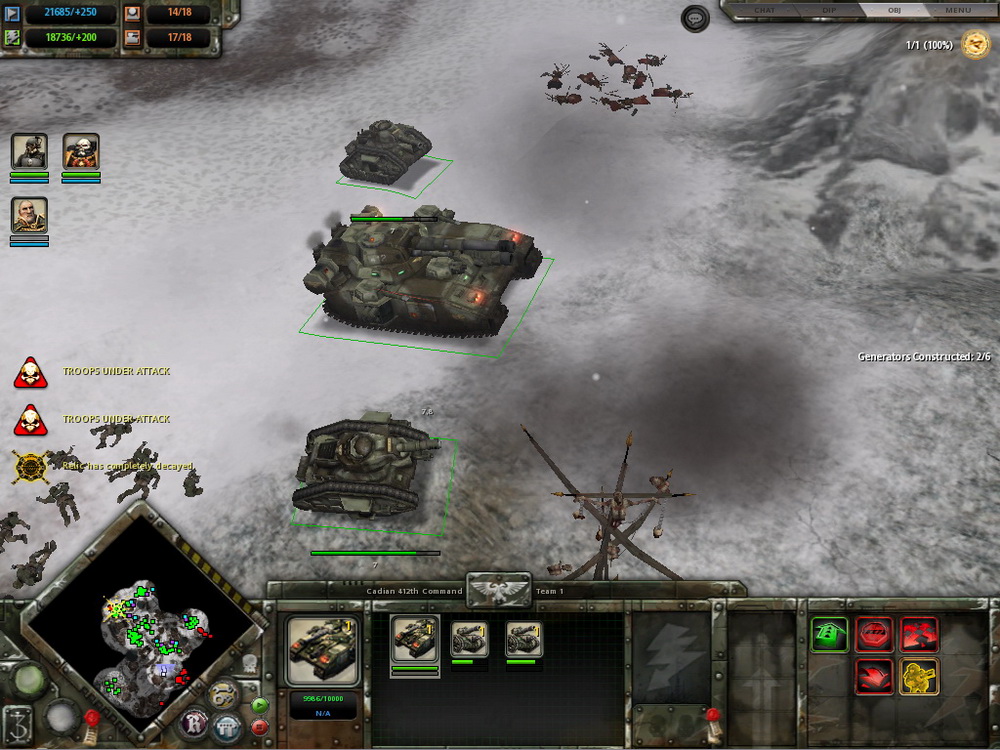The image size is (1000, 750).
Task: Open the CHAT tab in the top bar
Action: click(765, 11)
